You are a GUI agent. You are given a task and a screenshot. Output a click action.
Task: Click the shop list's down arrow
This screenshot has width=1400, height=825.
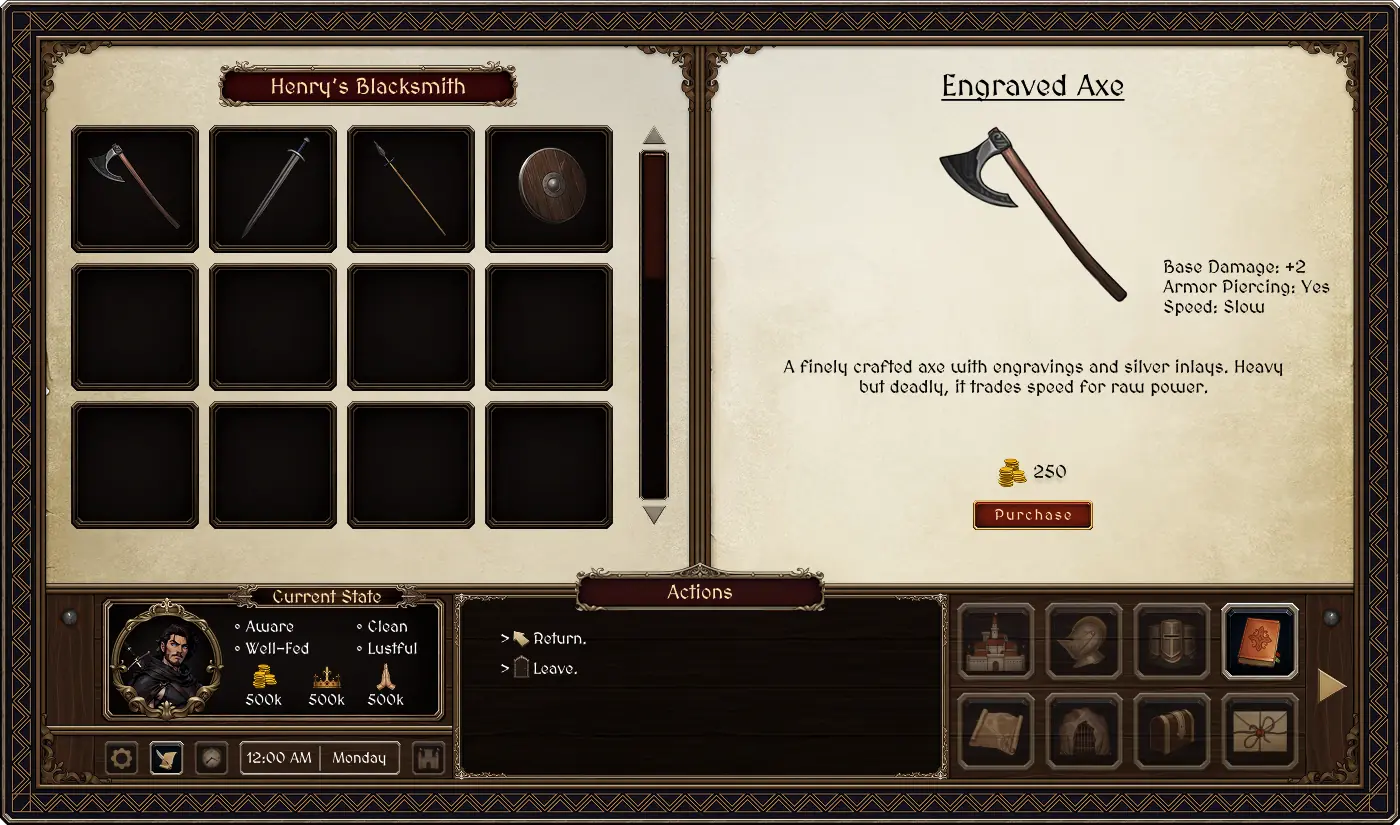click(654, 514)
